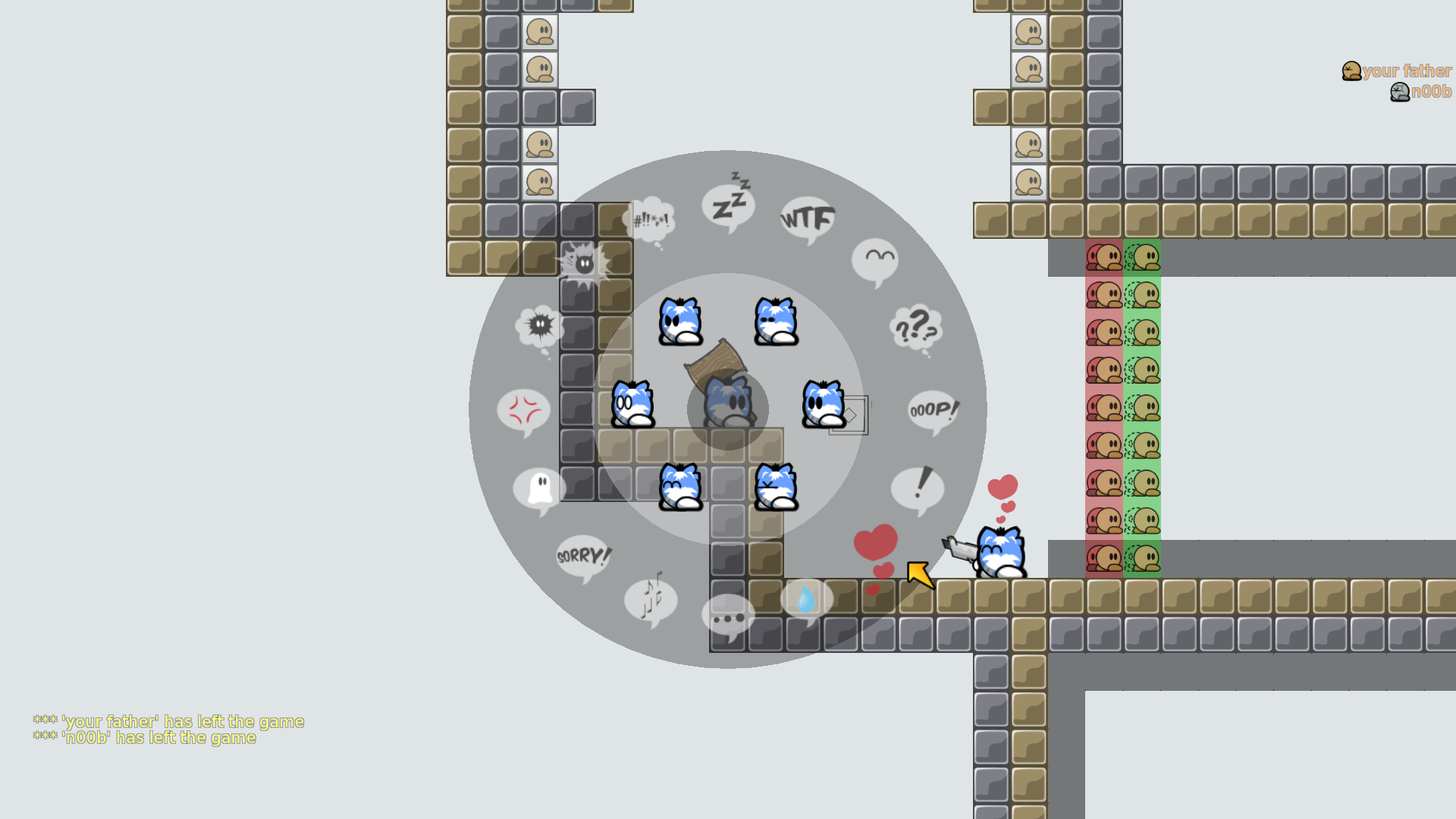The width and height of the screenshot is (1456, 819).
Task: Send the SORRY! emote bubble
Action: click(582, 557)
